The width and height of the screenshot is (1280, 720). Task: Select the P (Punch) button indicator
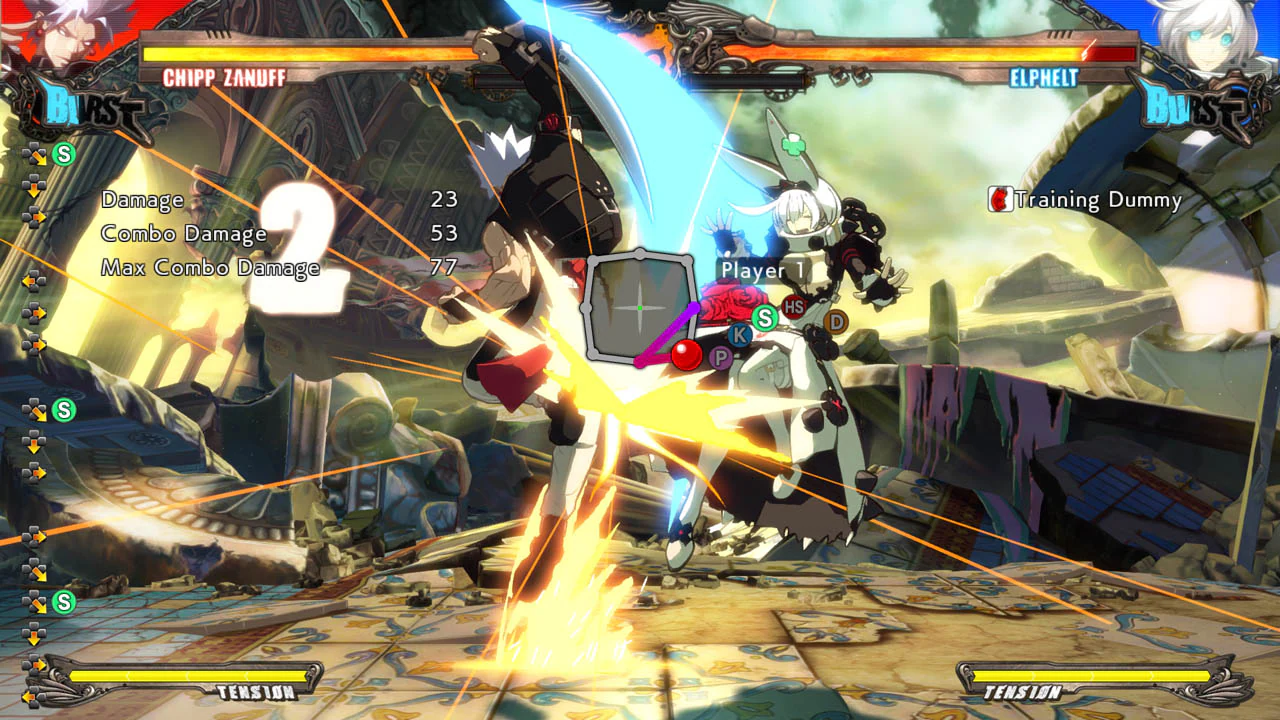pos(720,358)
